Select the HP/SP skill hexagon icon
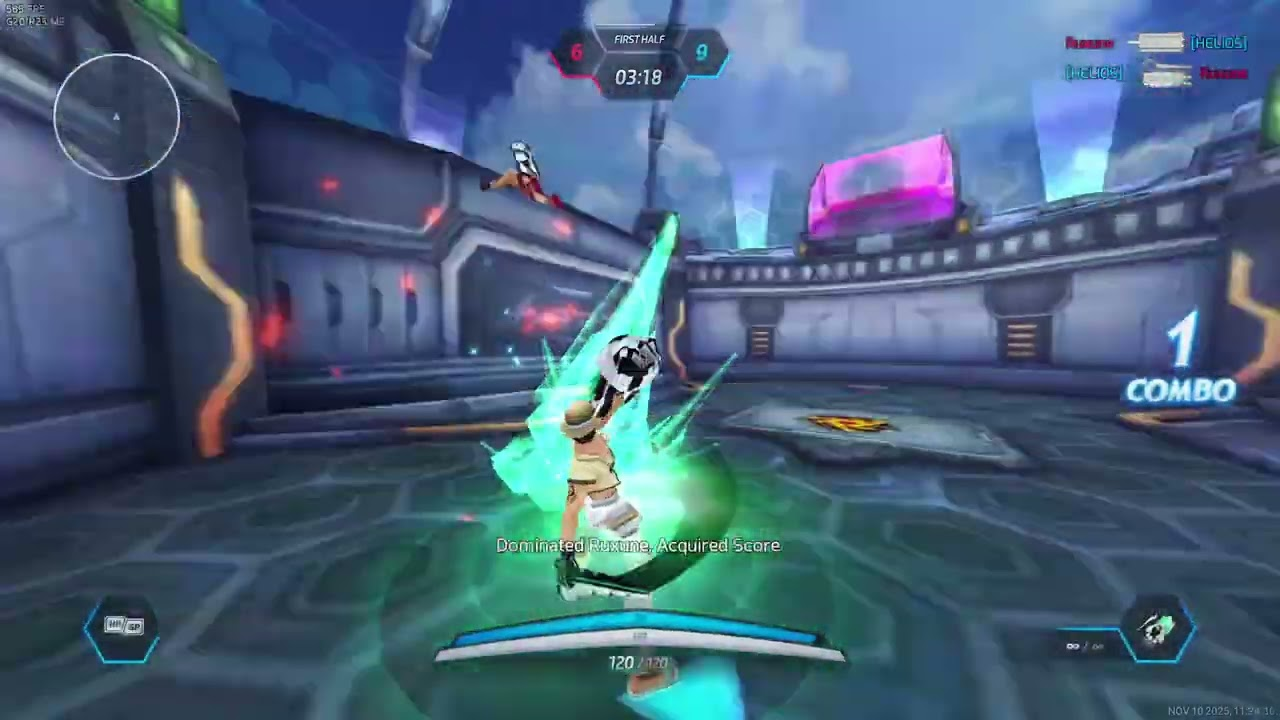Image resolution: width=1280 pixels, height=720 pixels. tap(122, 627)
